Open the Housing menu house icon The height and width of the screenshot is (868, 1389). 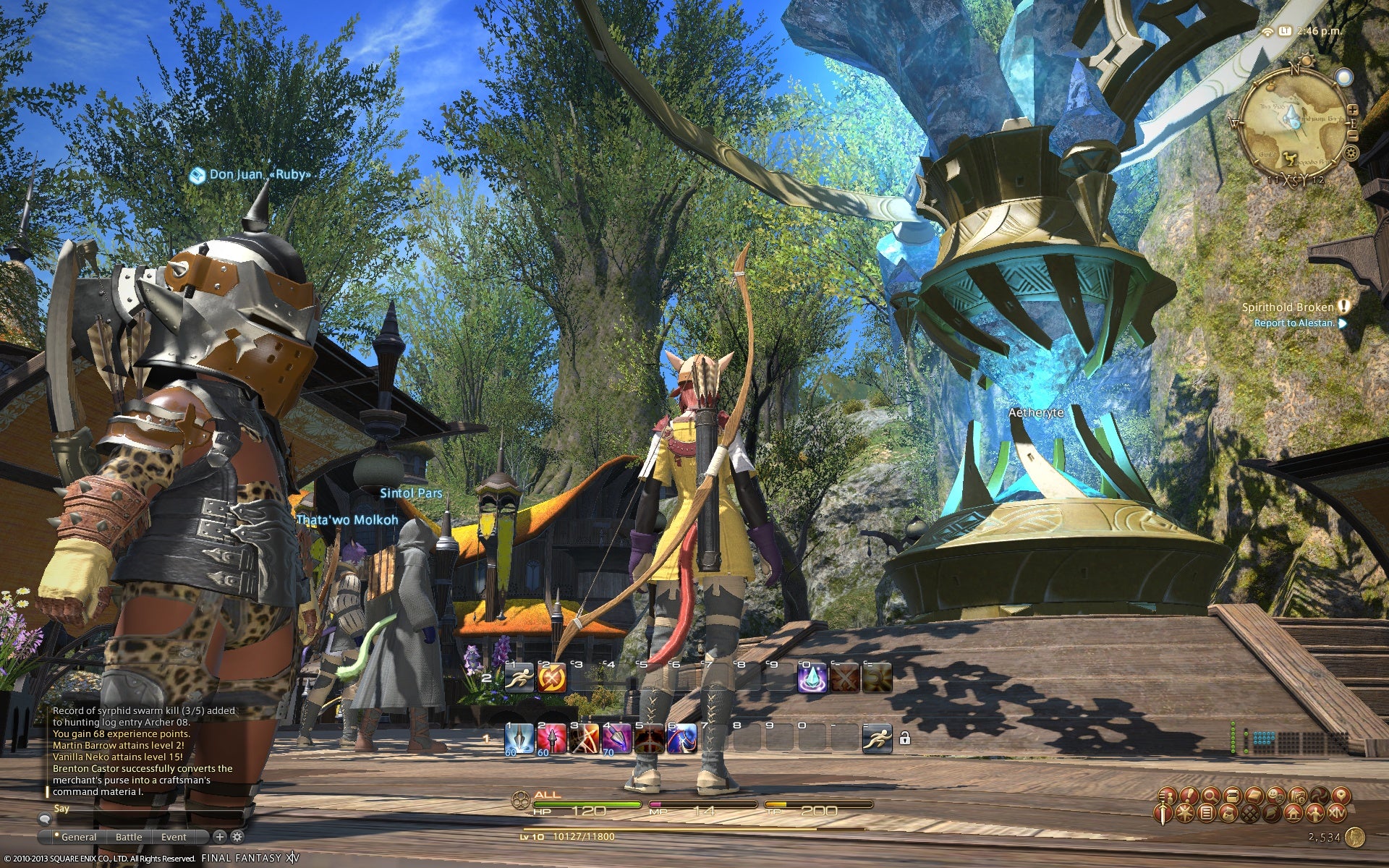(x=1294, y=814)
